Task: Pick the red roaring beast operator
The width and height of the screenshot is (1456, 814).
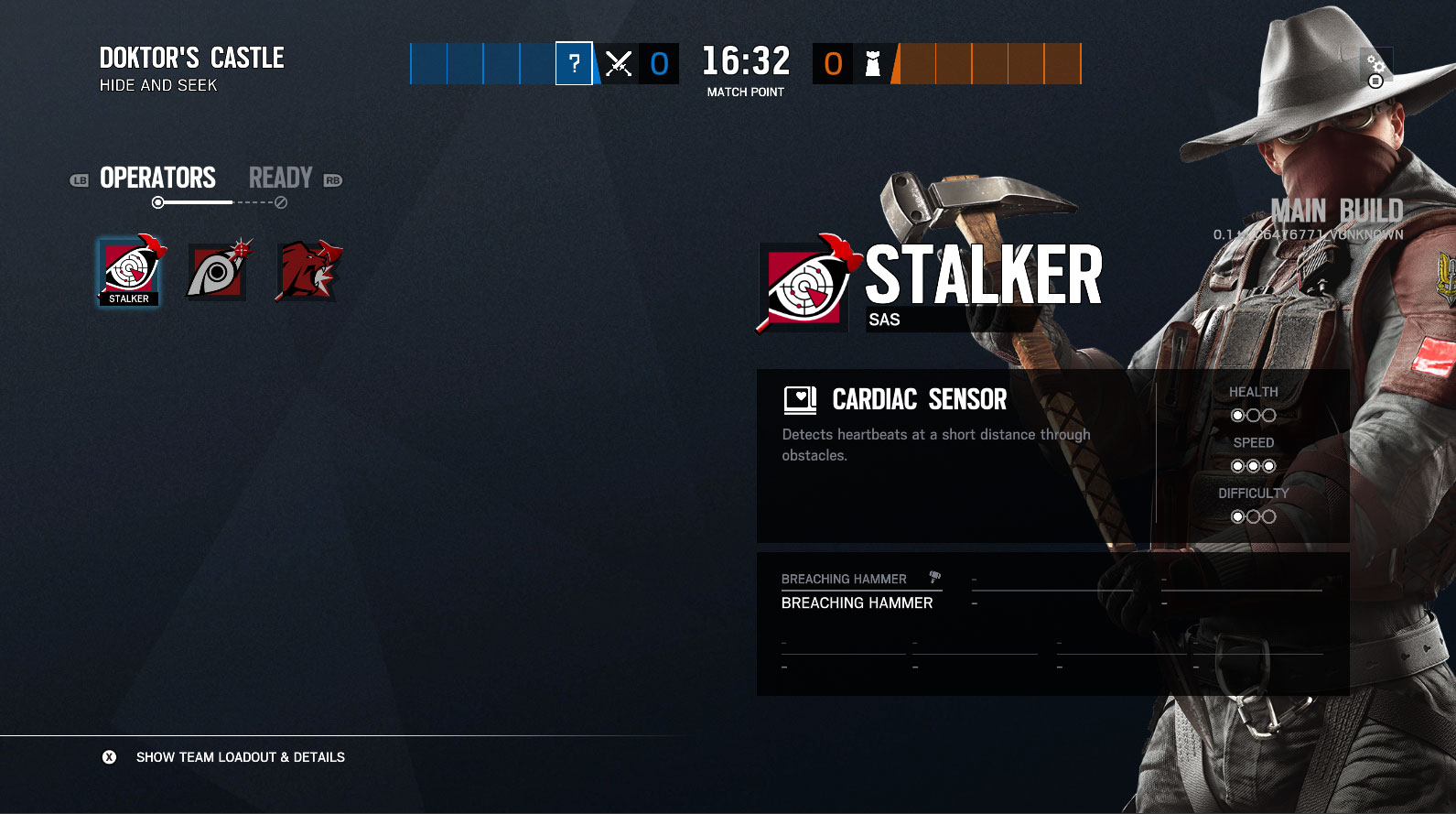Action: click(x=308, y=271)
